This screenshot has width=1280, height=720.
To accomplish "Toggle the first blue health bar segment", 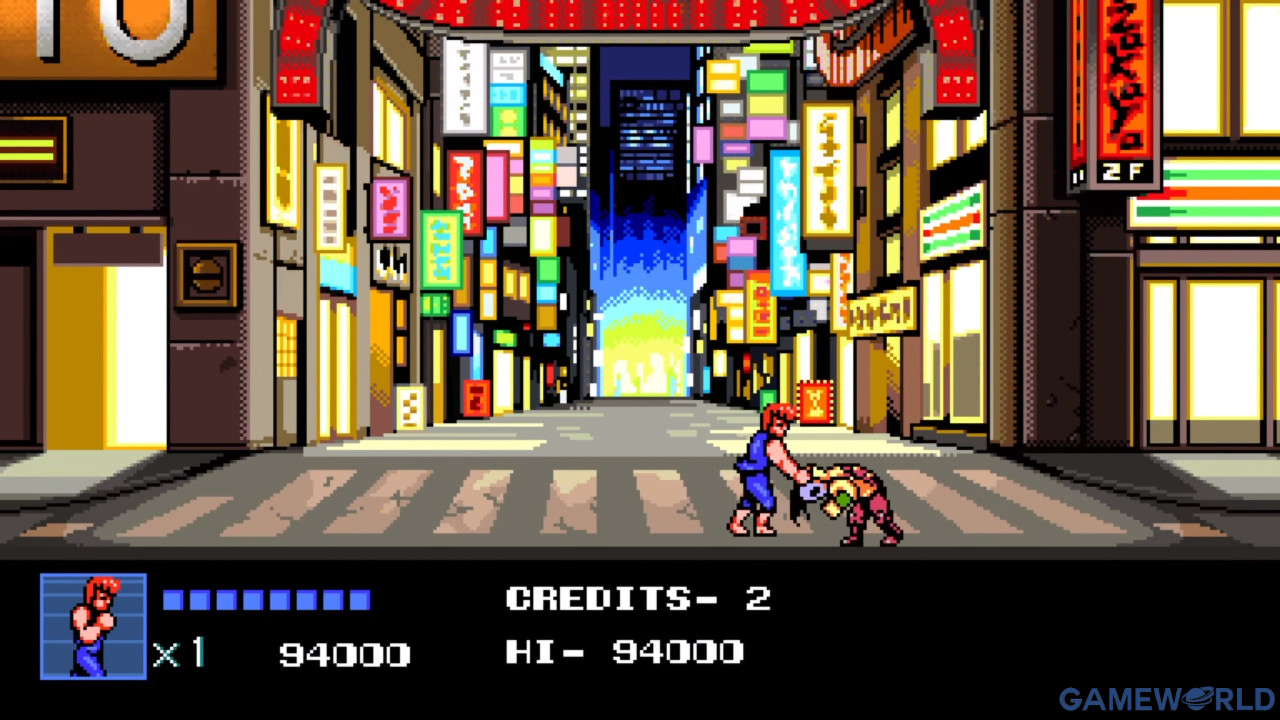I will (174, 597).
